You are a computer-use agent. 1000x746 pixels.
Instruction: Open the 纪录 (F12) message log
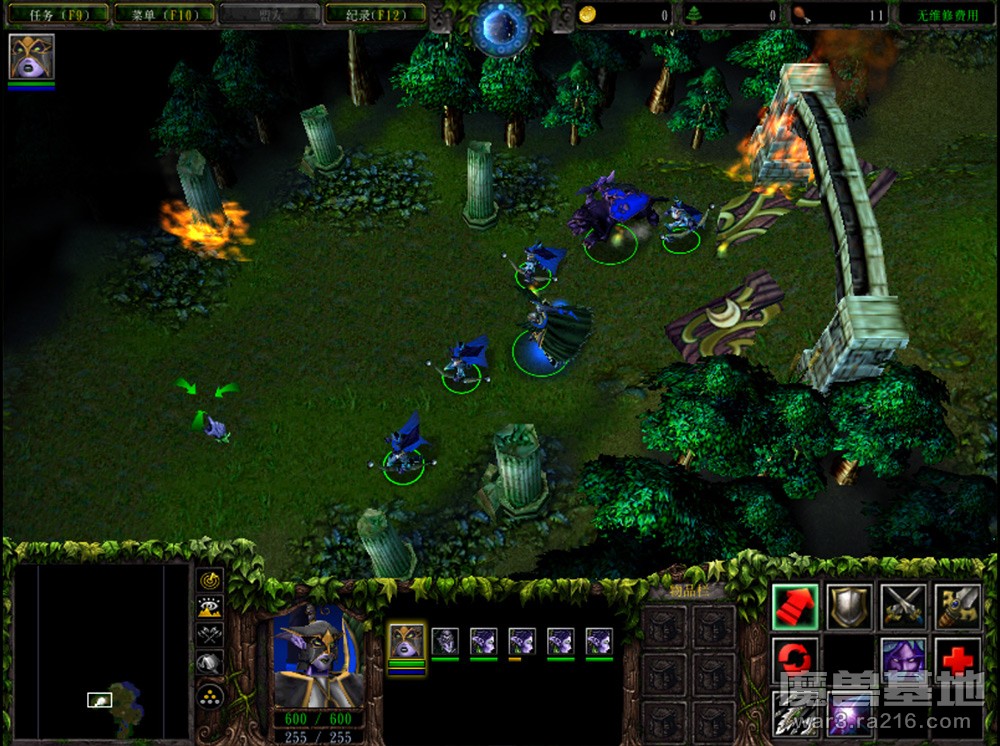[375, 14]
